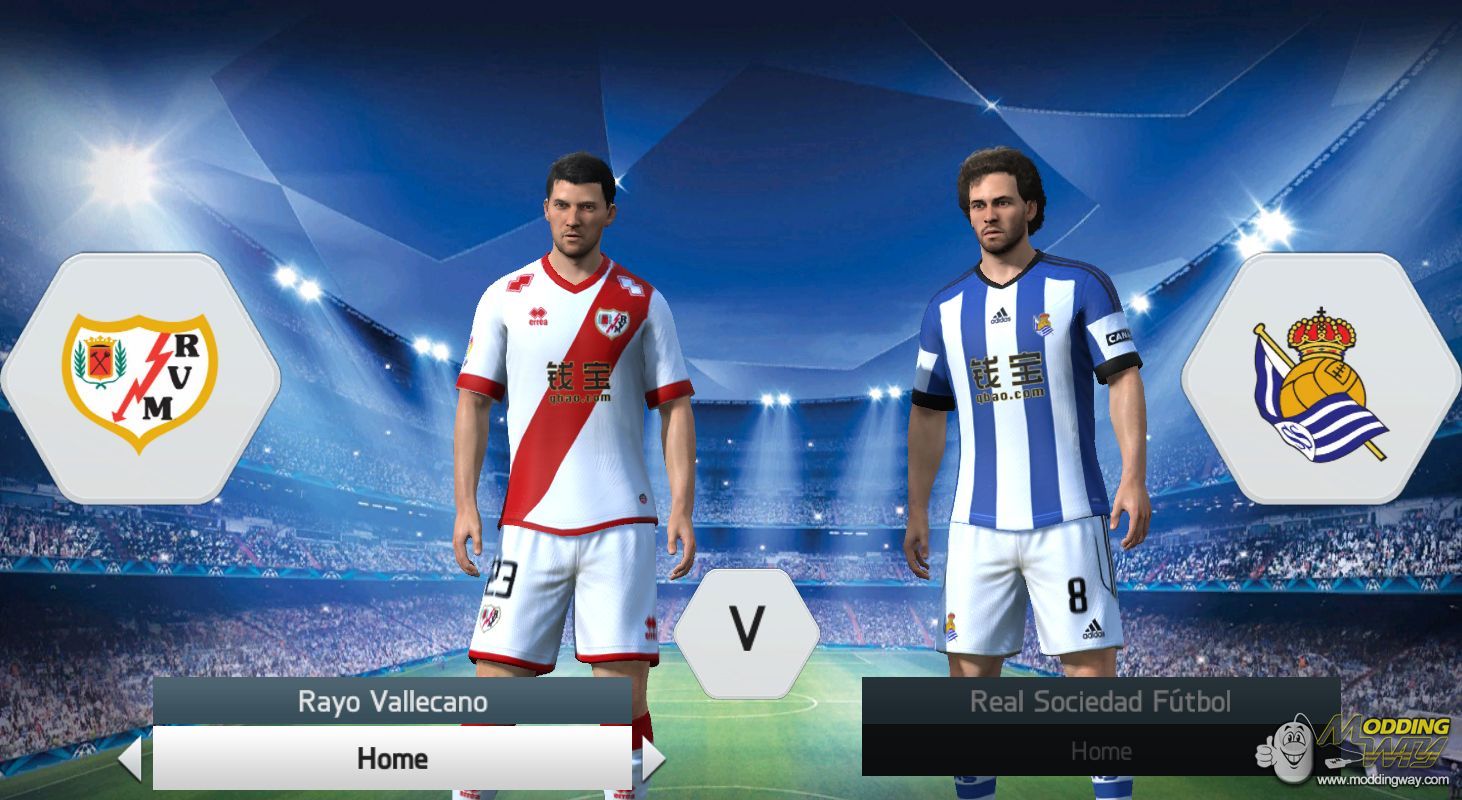
Task: Click the Canal+ captain armband on Real Sociedad
Action: click(1116, 338)
